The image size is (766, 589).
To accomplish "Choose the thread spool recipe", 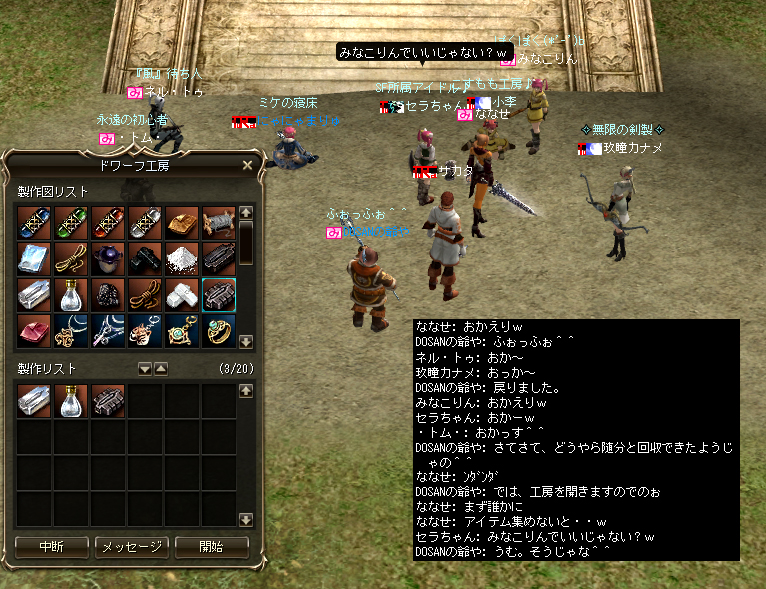I will [218, 222].
